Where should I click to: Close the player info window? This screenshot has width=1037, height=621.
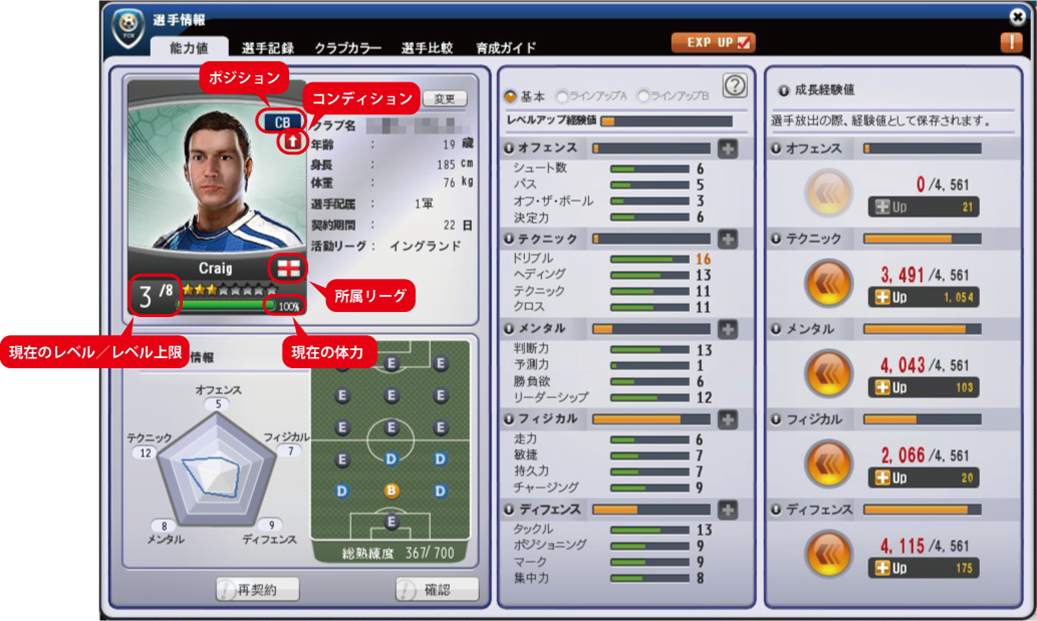[x=1018, y=16]
